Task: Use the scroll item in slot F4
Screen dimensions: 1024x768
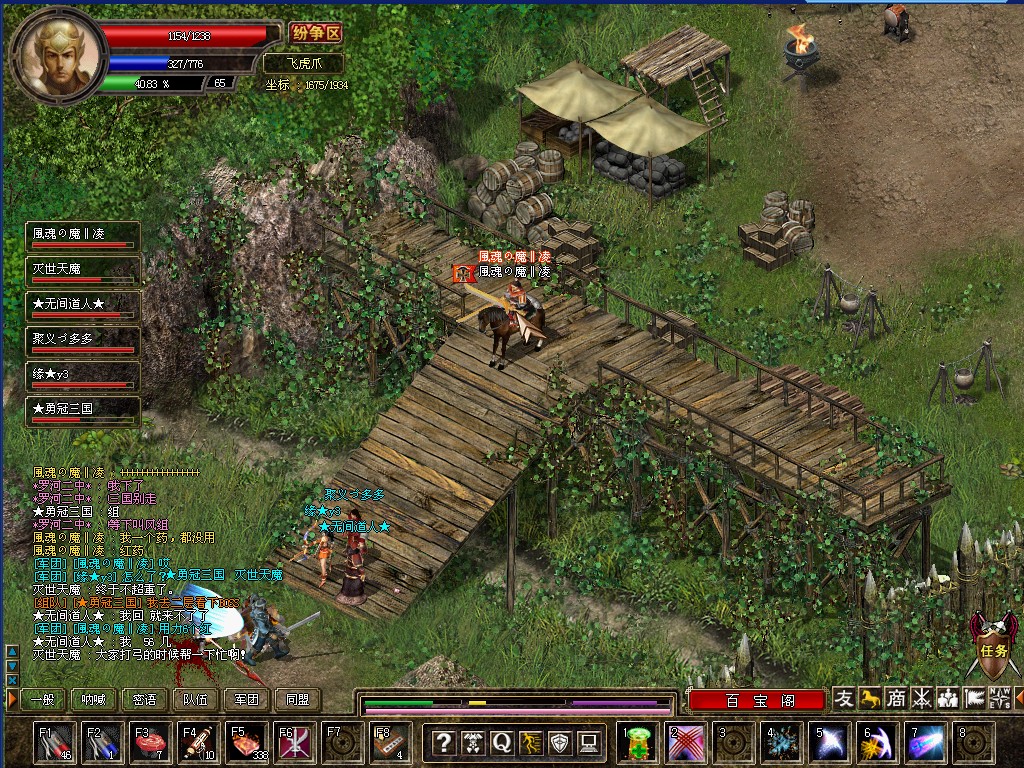Action: [x=199, y=743]
